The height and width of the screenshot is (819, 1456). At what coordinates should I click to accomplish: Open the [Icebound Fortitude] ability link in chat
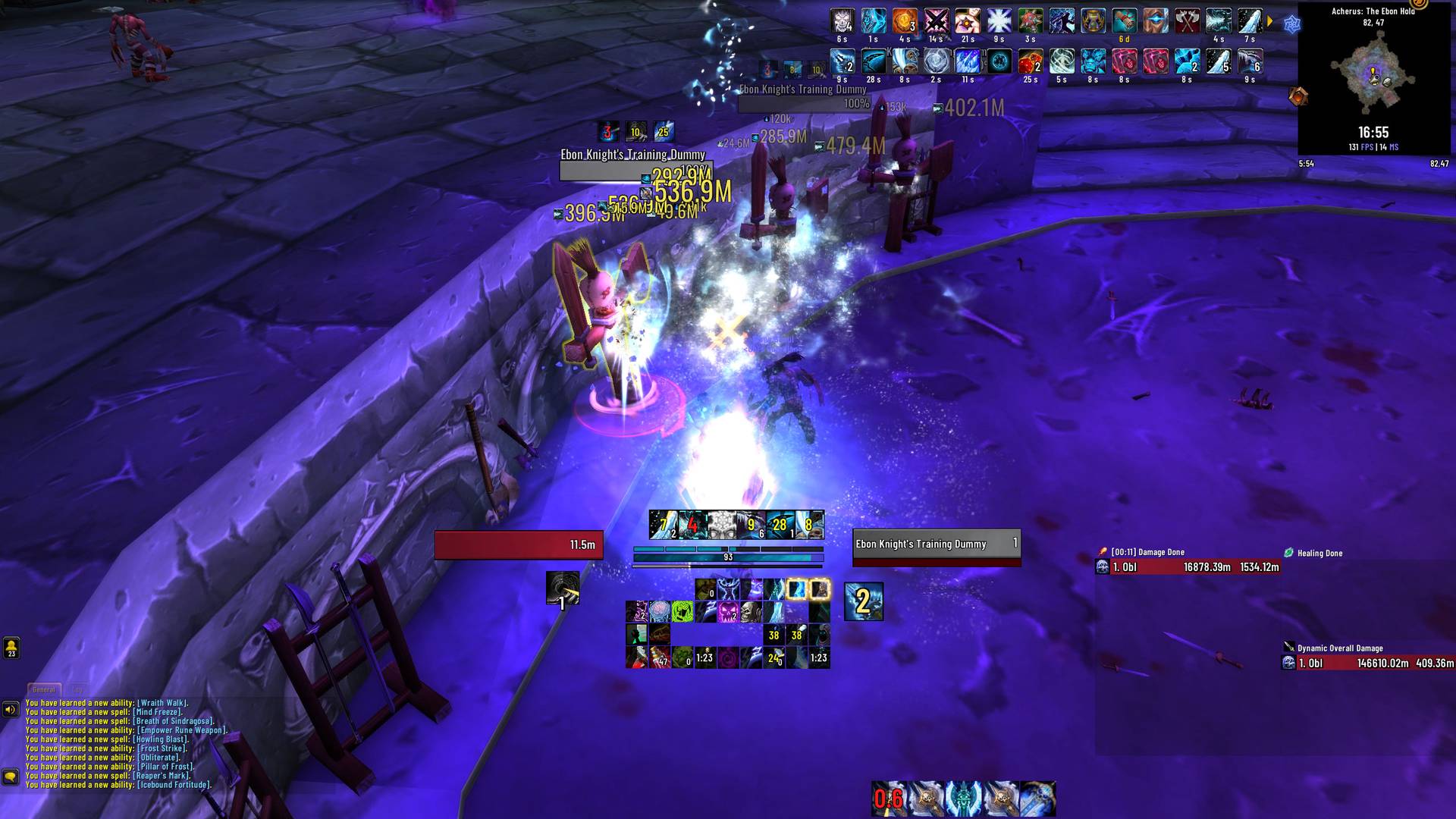point(172,785)
